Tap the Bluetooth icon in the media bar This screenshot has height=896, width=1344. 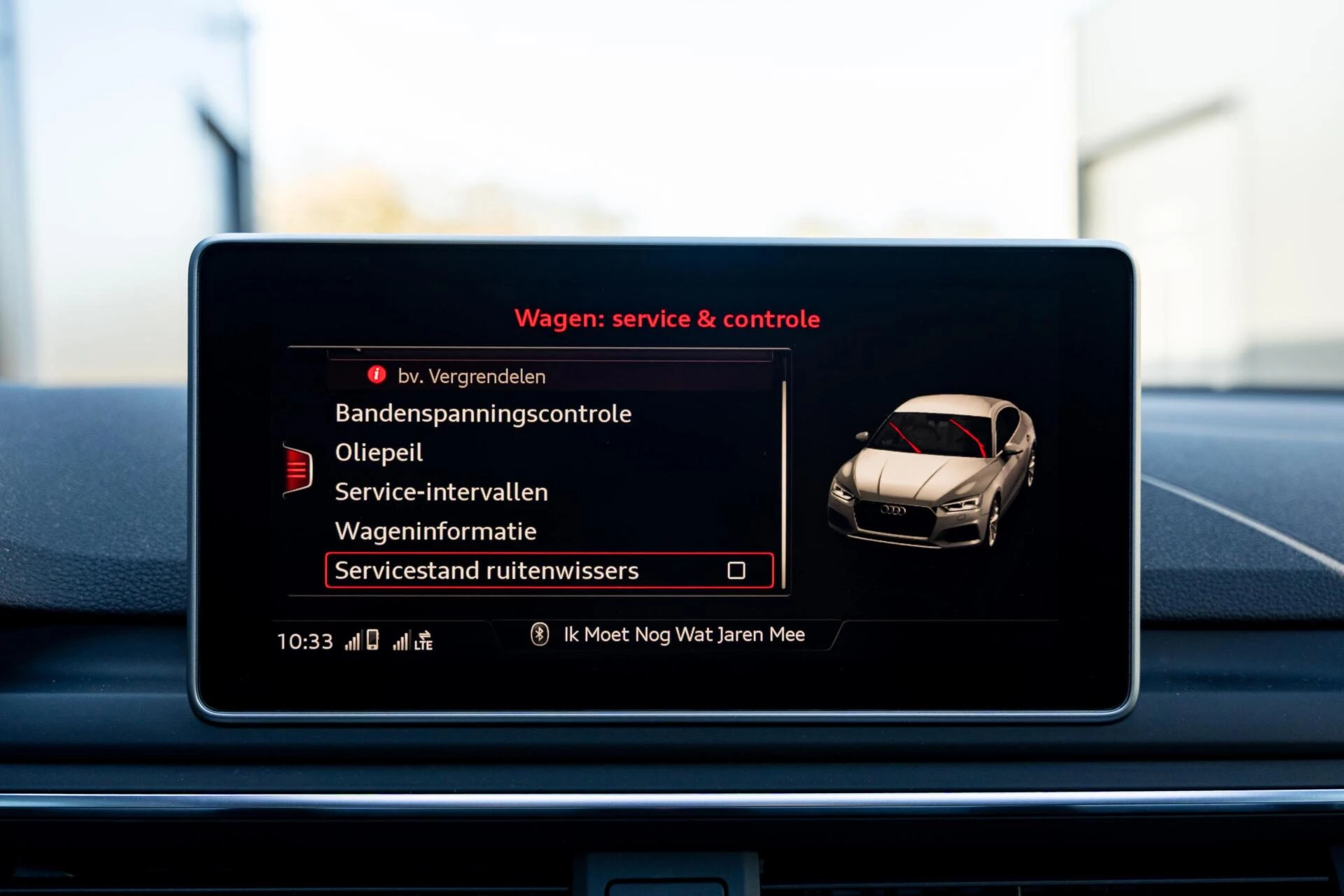tap(540, 635)
